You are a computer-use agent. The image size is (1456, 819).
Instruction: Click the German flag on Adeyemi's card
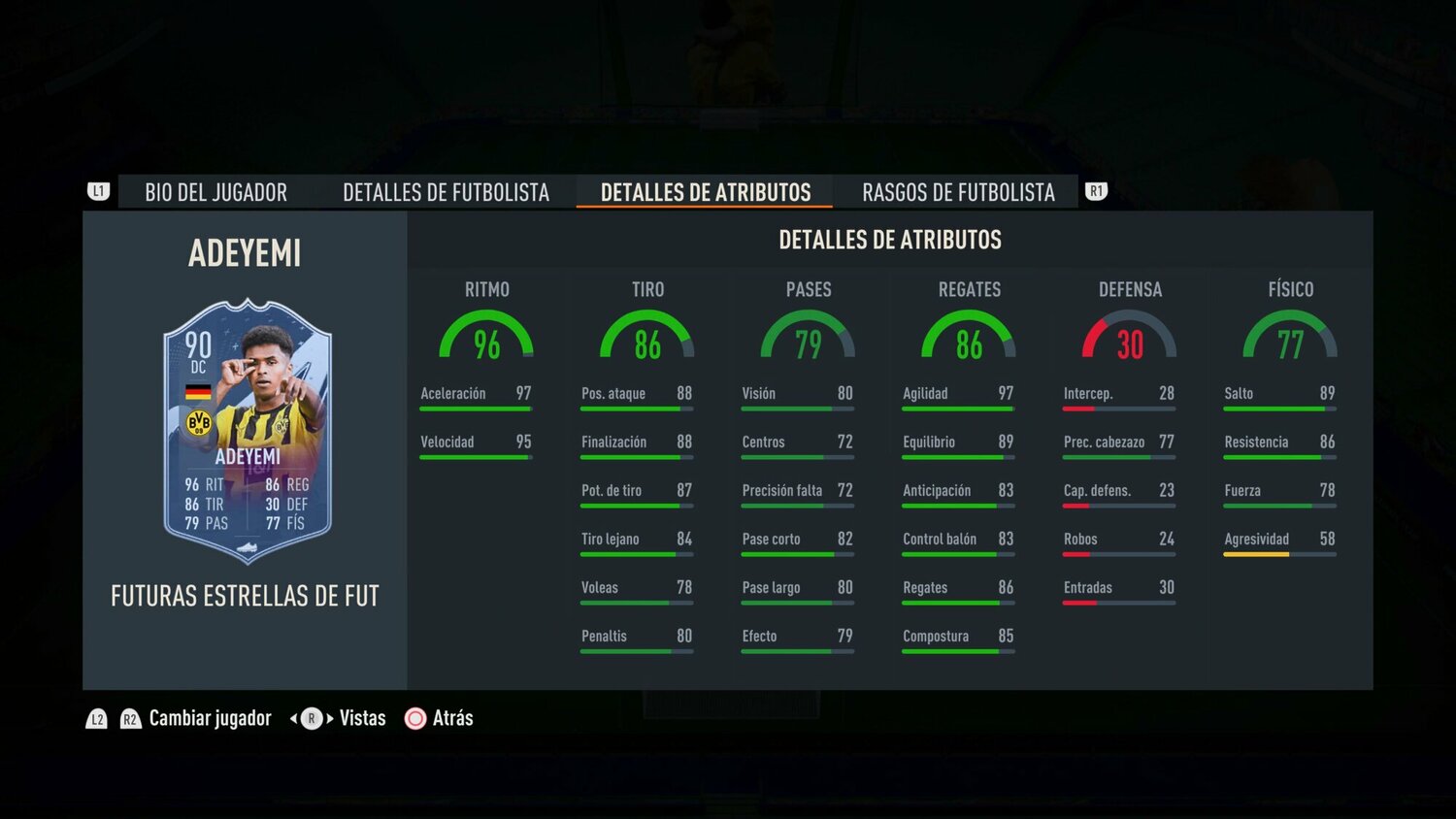tap(196, 389)
